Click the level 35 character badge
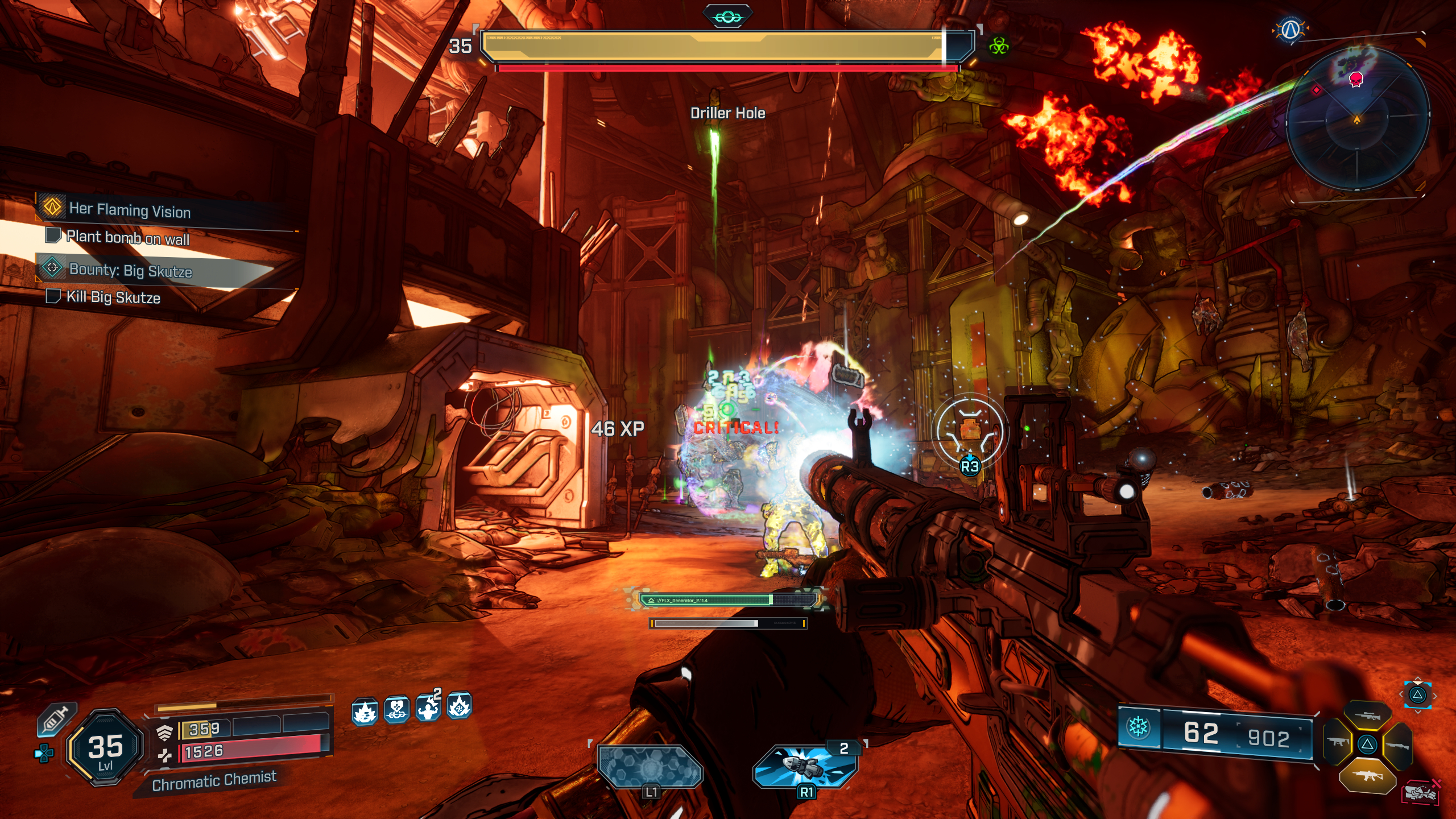 (105, 747)
